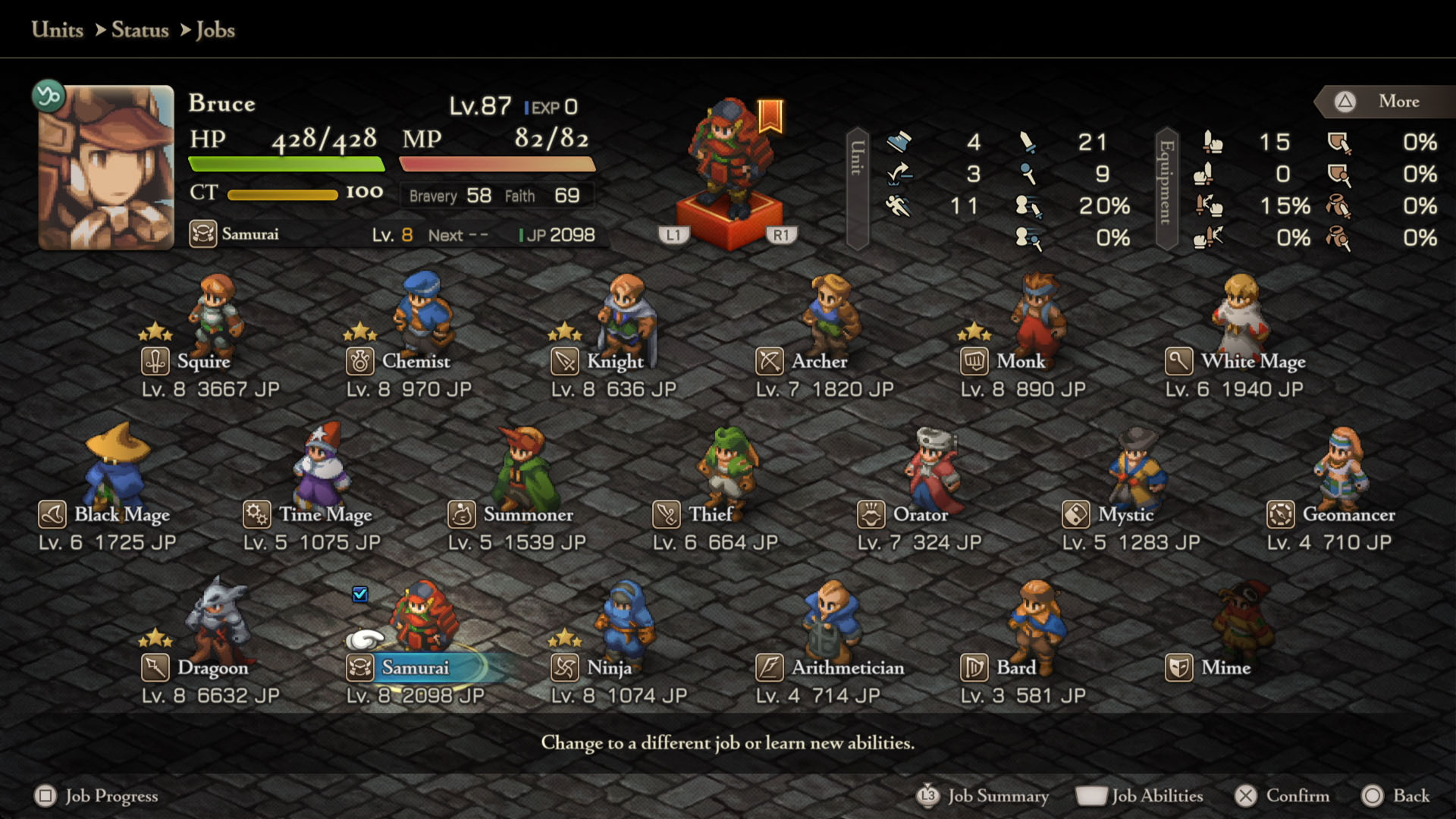The width and height of the screenshot is (1456, 819).
Task: Select the Black Mage job
Action: coord(121,515)
